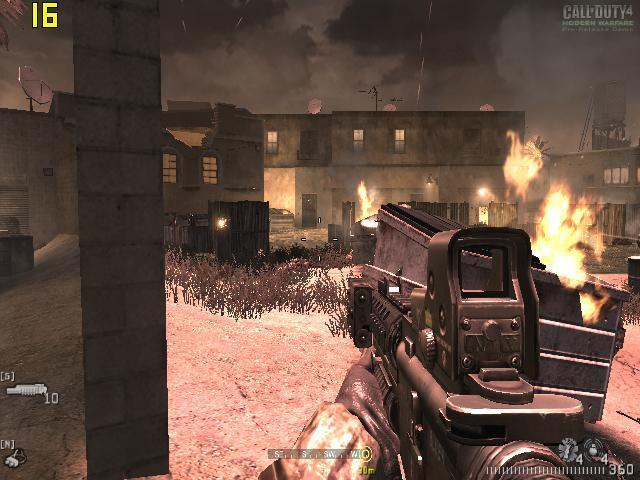Select the flashbang grenade icon
Image resolution: width=640 pixels, height=480 pixels.
tap(569, 448)
